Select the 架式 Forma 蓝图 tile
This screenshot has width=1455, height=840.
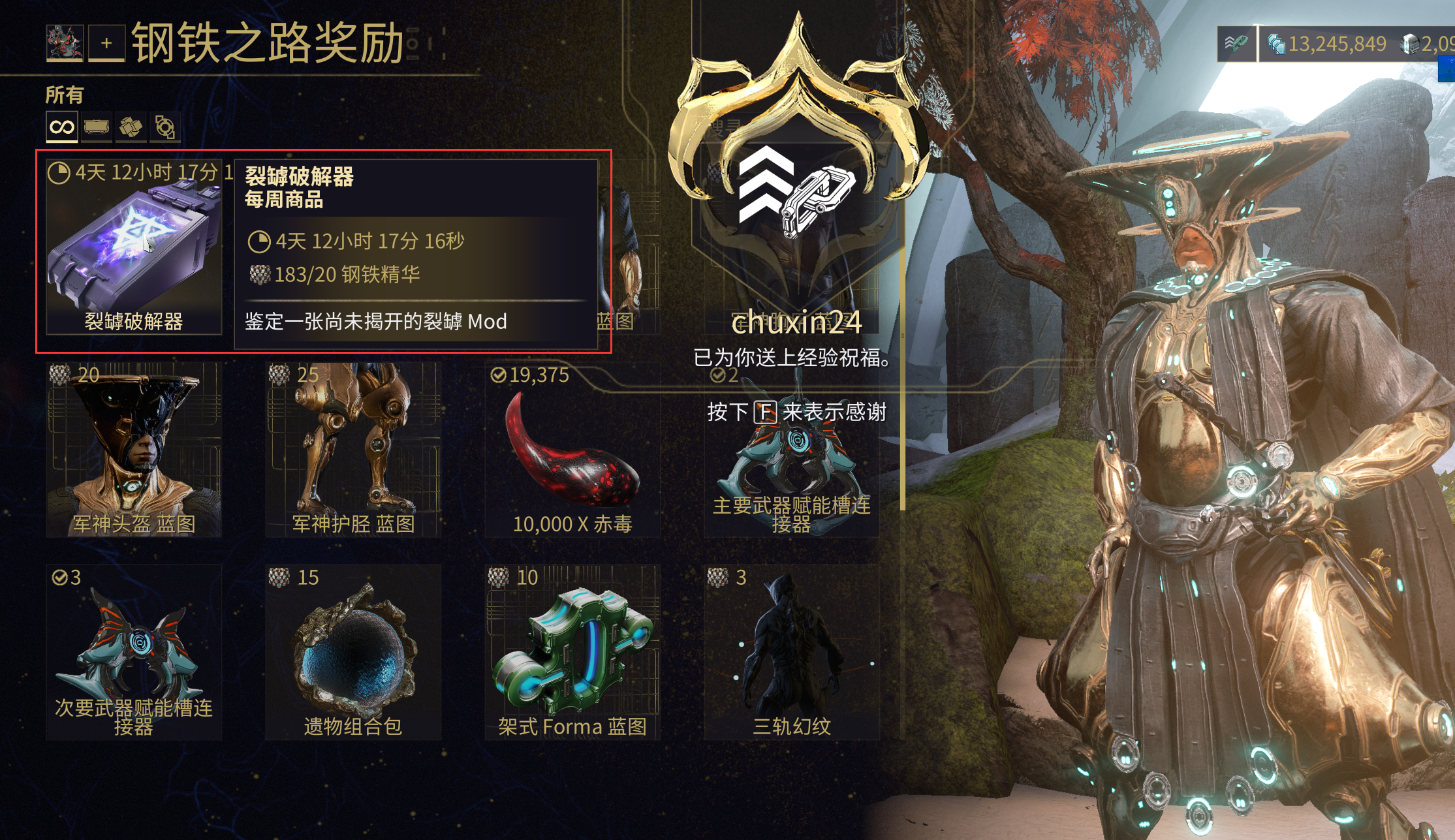pos(572,653)
